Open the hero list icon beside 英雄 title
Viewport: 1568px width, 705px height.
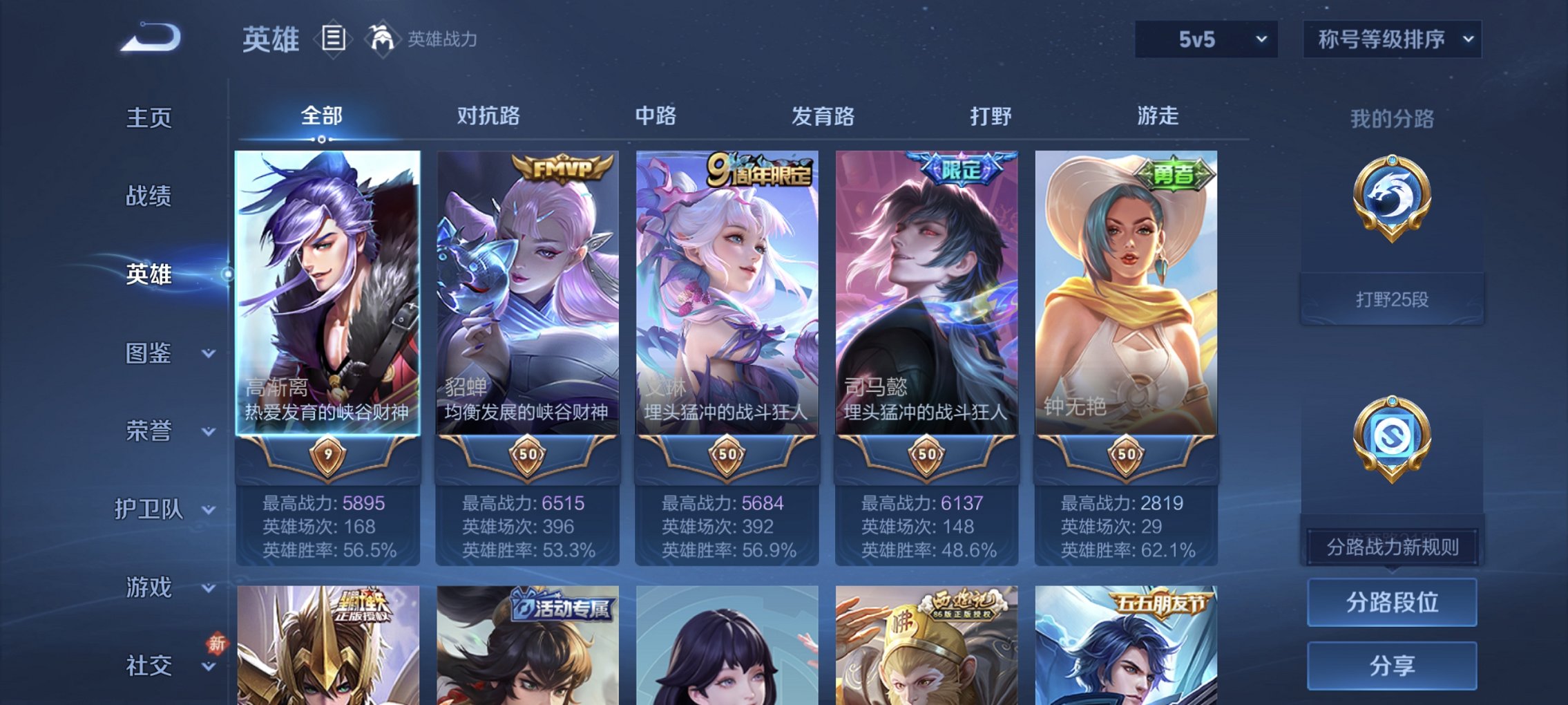pyautogui.click(x=334, y=40)
